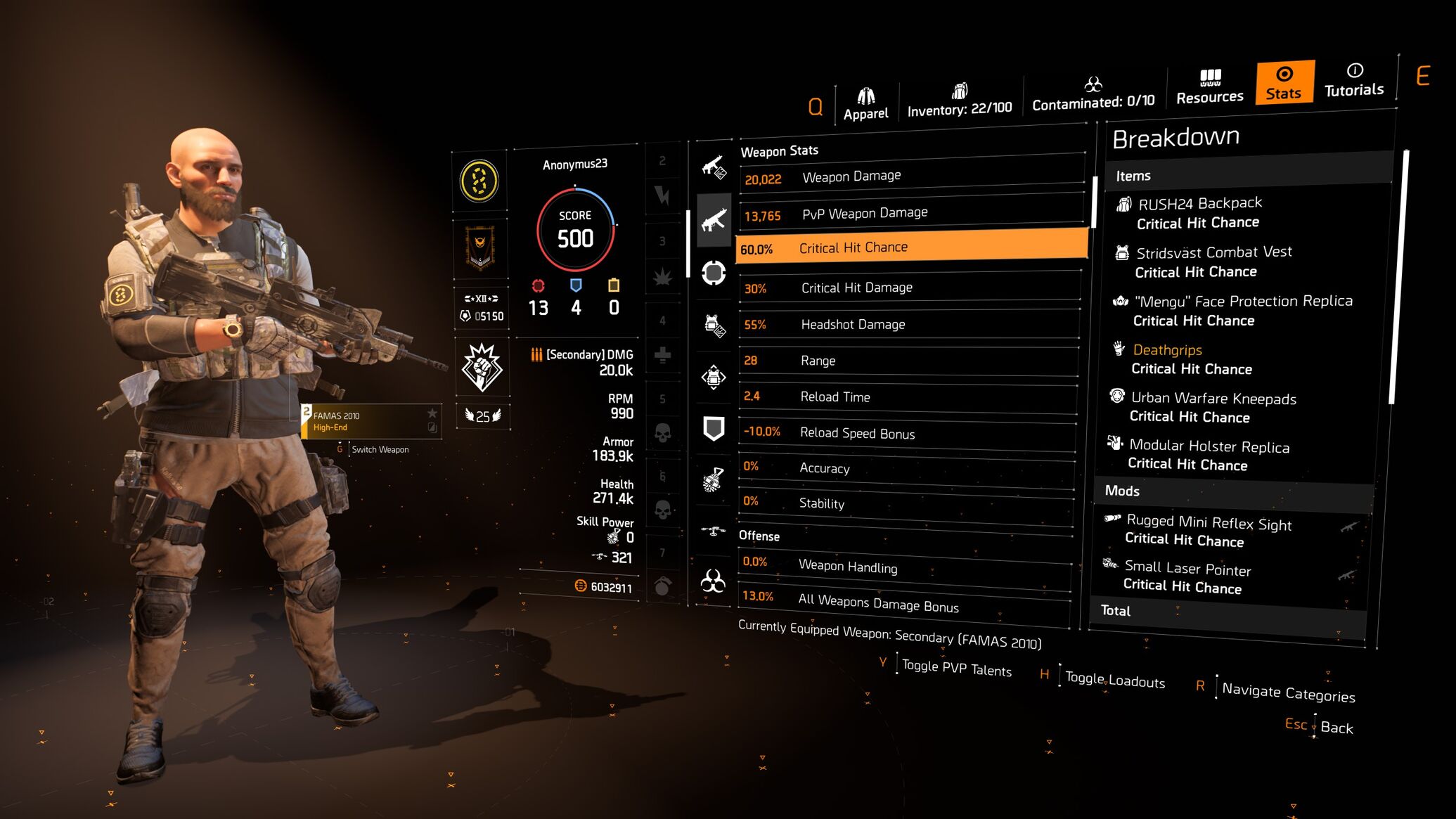Viewport: 1456px width, 819px height.
Task: Toggle Loadouts at the bottom
Action: 1114,680
